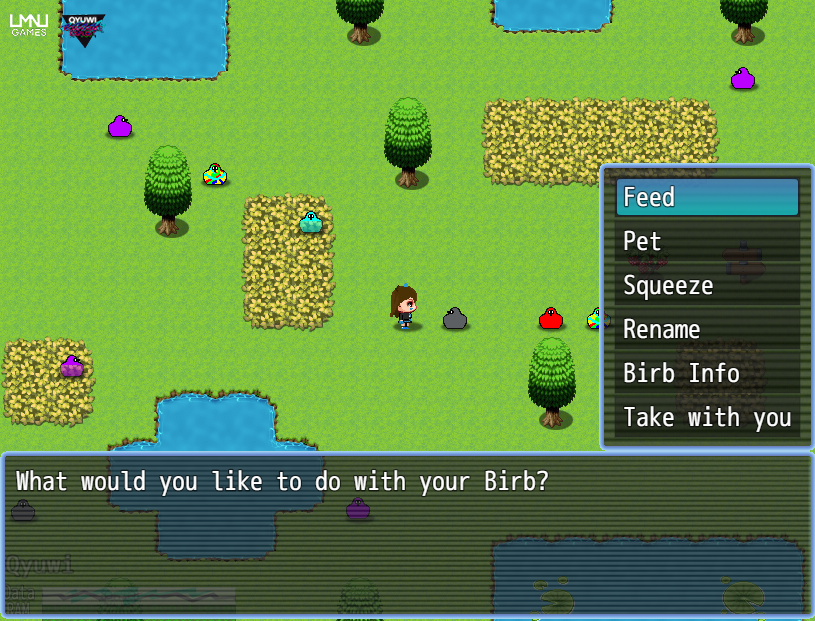Image resolution: width=815 pixels, height=621 pixels.
Task: Show the Birb Info entry
Action: tap(707, 374)
